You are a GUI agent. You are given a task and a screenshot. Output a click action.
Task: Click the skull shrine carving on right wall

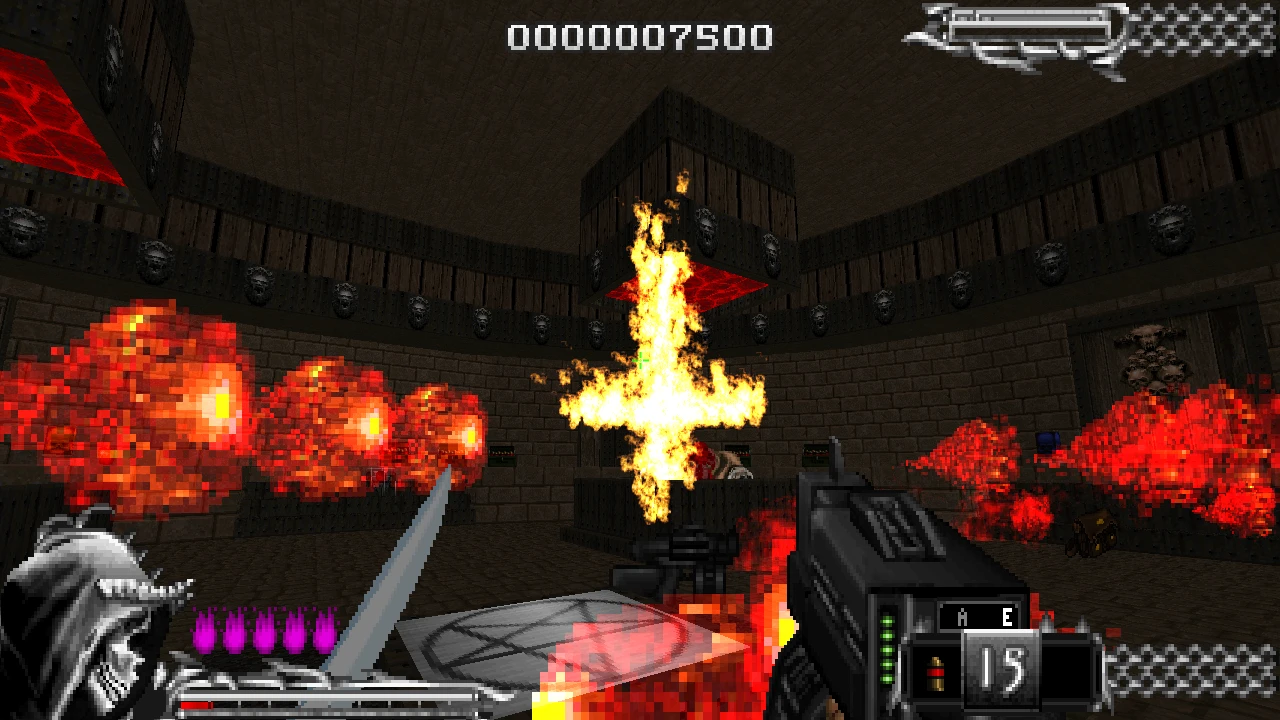tap(1150, 360)
